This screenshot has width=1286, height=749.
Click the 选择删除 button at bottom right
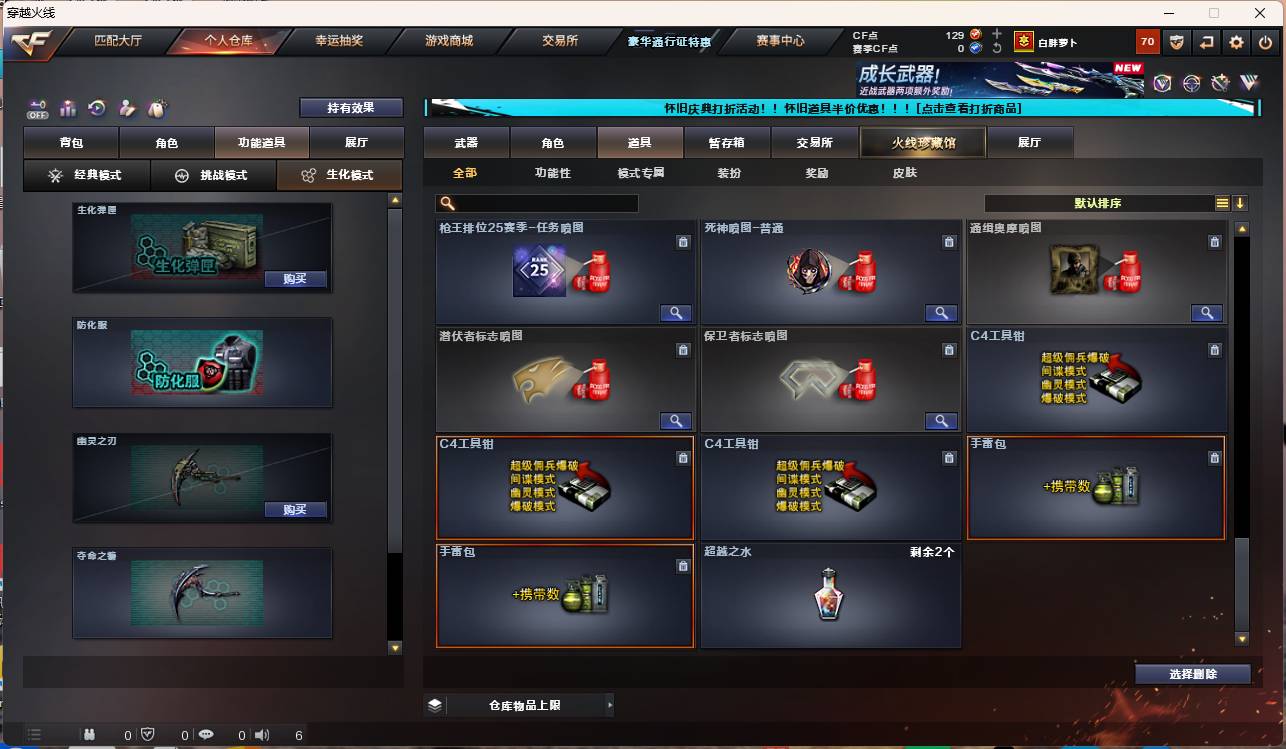pos(1193,673)
